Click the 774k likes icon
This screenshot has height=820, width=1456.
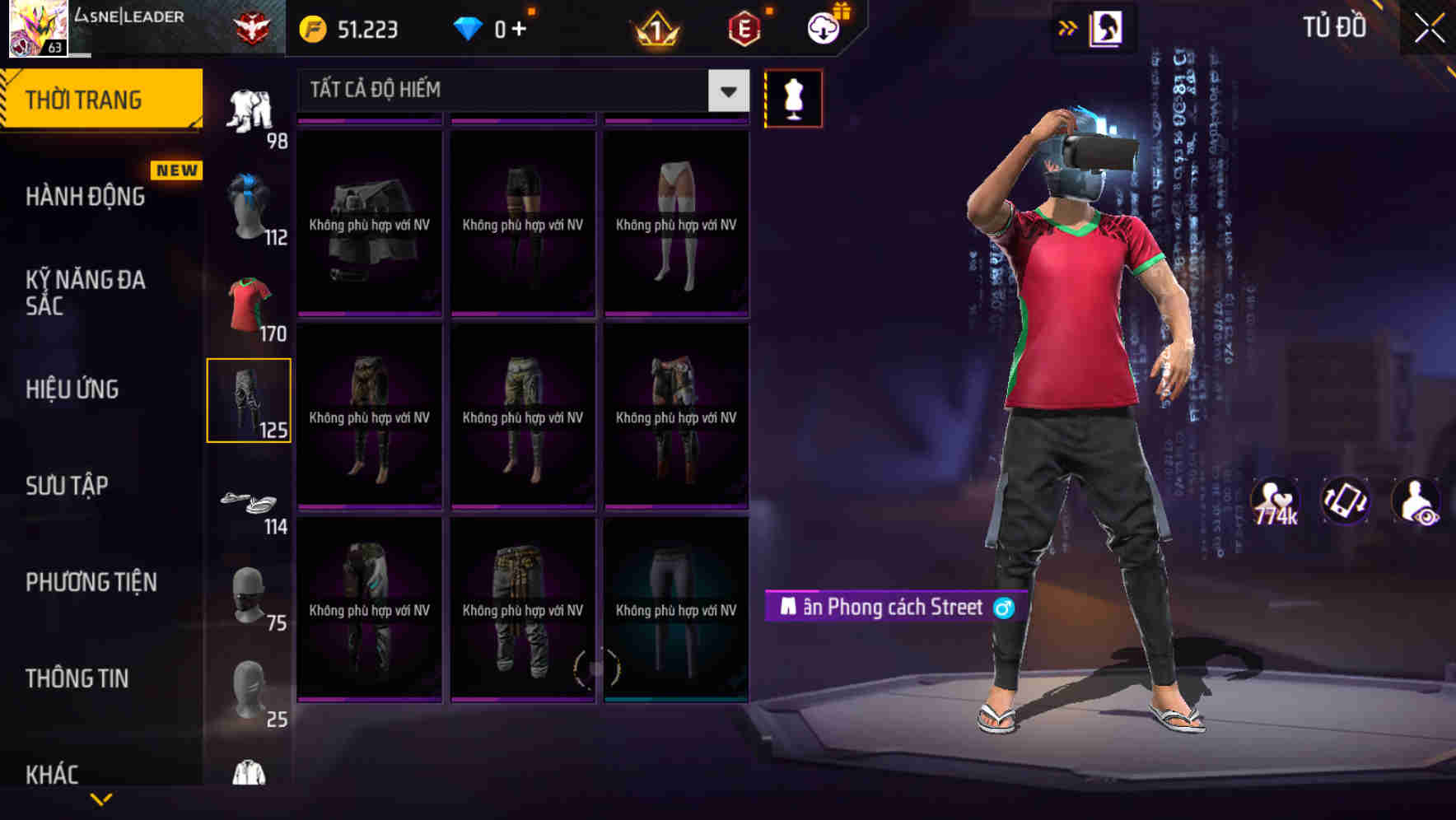[1274, 503]
